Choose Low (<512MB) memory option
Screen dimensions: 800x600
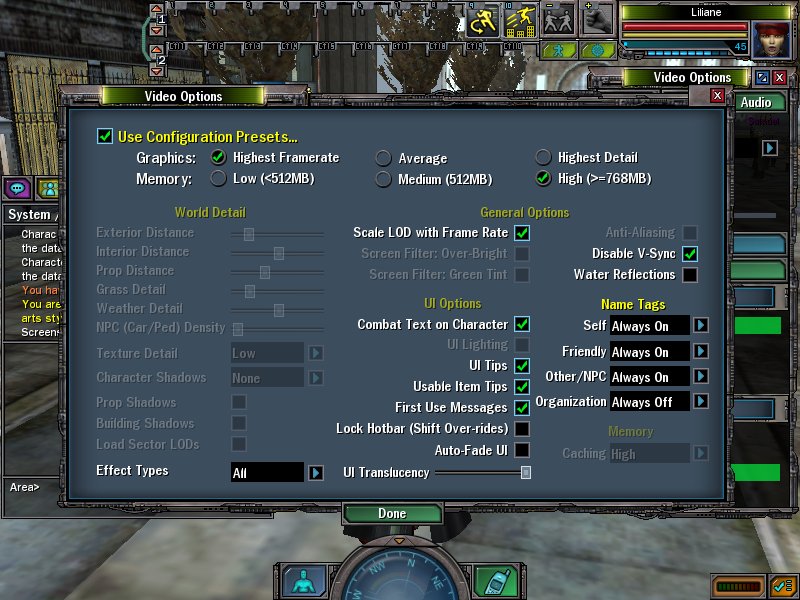pos(219,178)
